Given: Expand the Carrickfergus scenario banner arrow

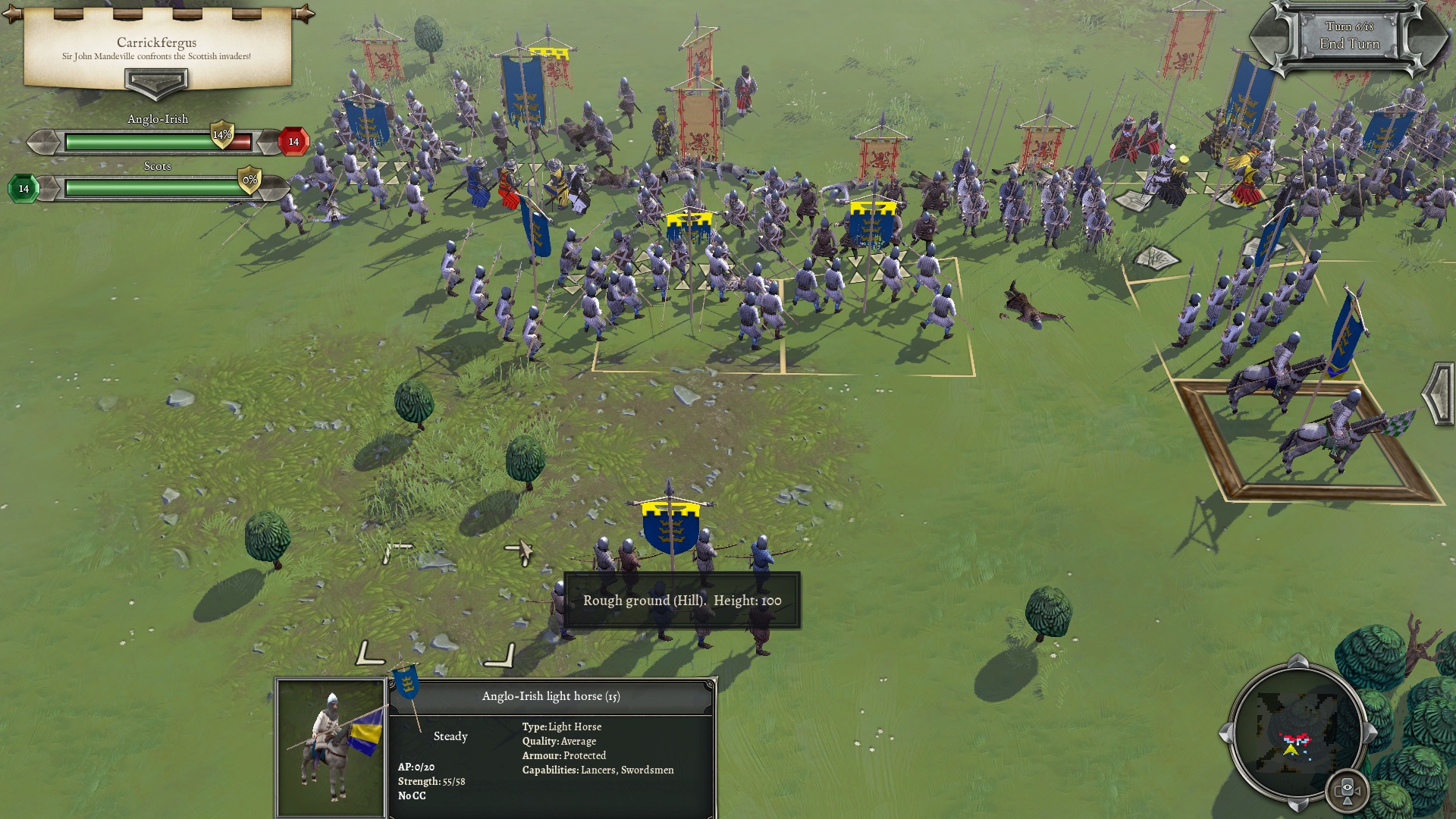Looking at the screenshot, I should point(156,82).
